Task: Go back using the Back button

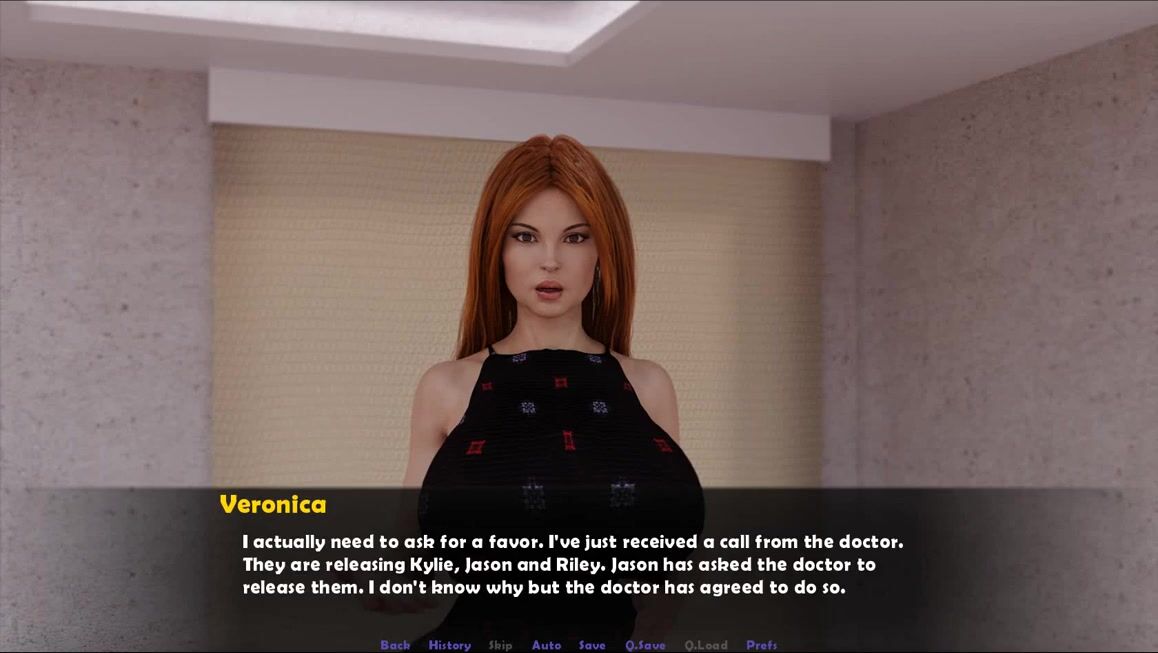Action: 395,645
